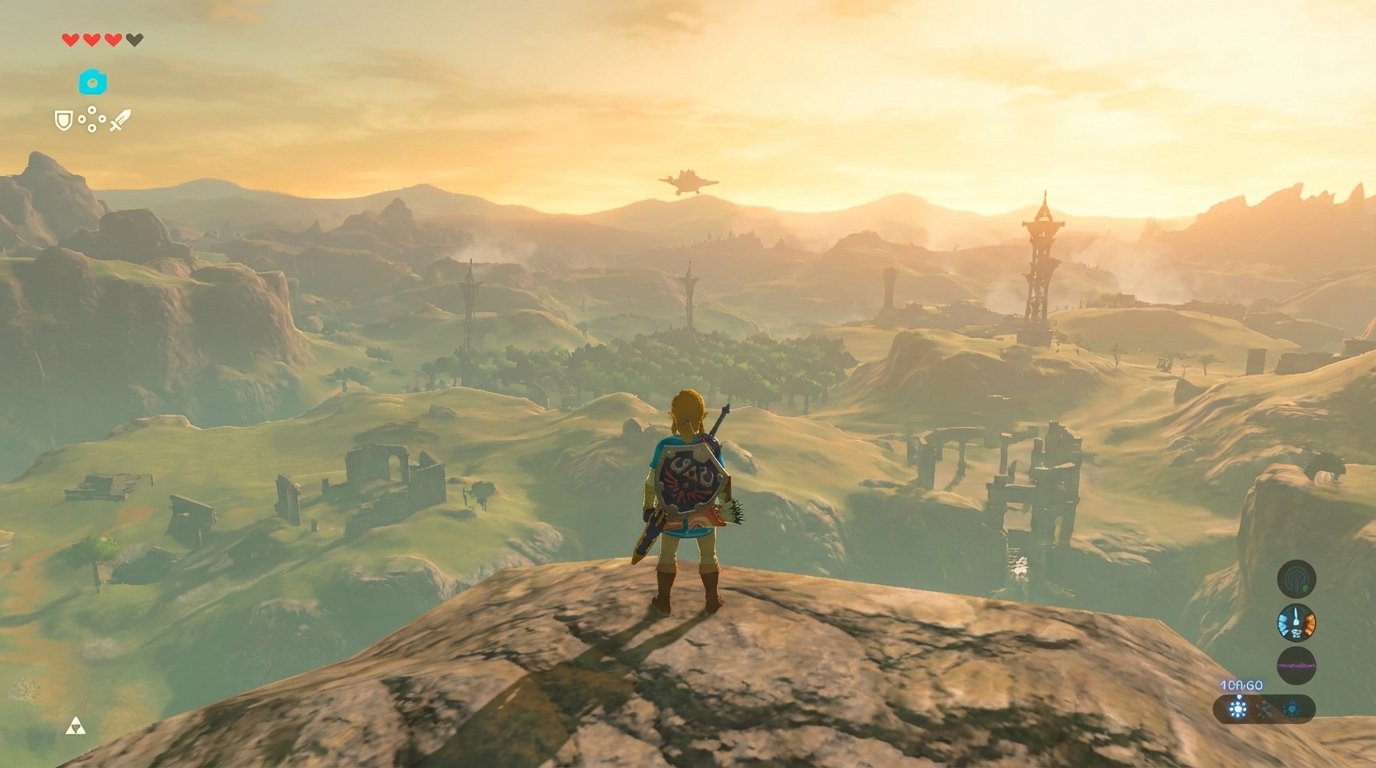Click the temperature gauge dial

coord(1296,621)
